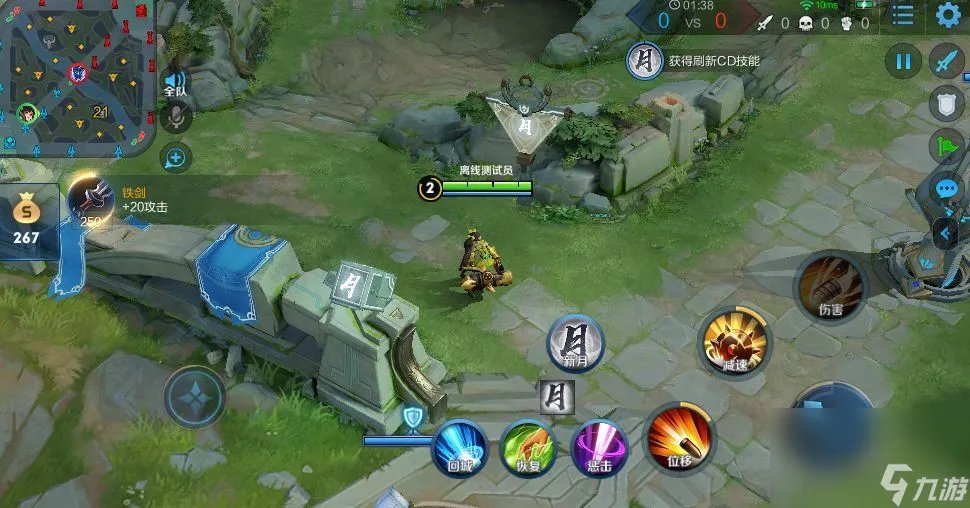Image resolution: width=970 pixels, height=508 pixels.
Task: Tap the 获得刷新CD技能 button
Action: 692,61
